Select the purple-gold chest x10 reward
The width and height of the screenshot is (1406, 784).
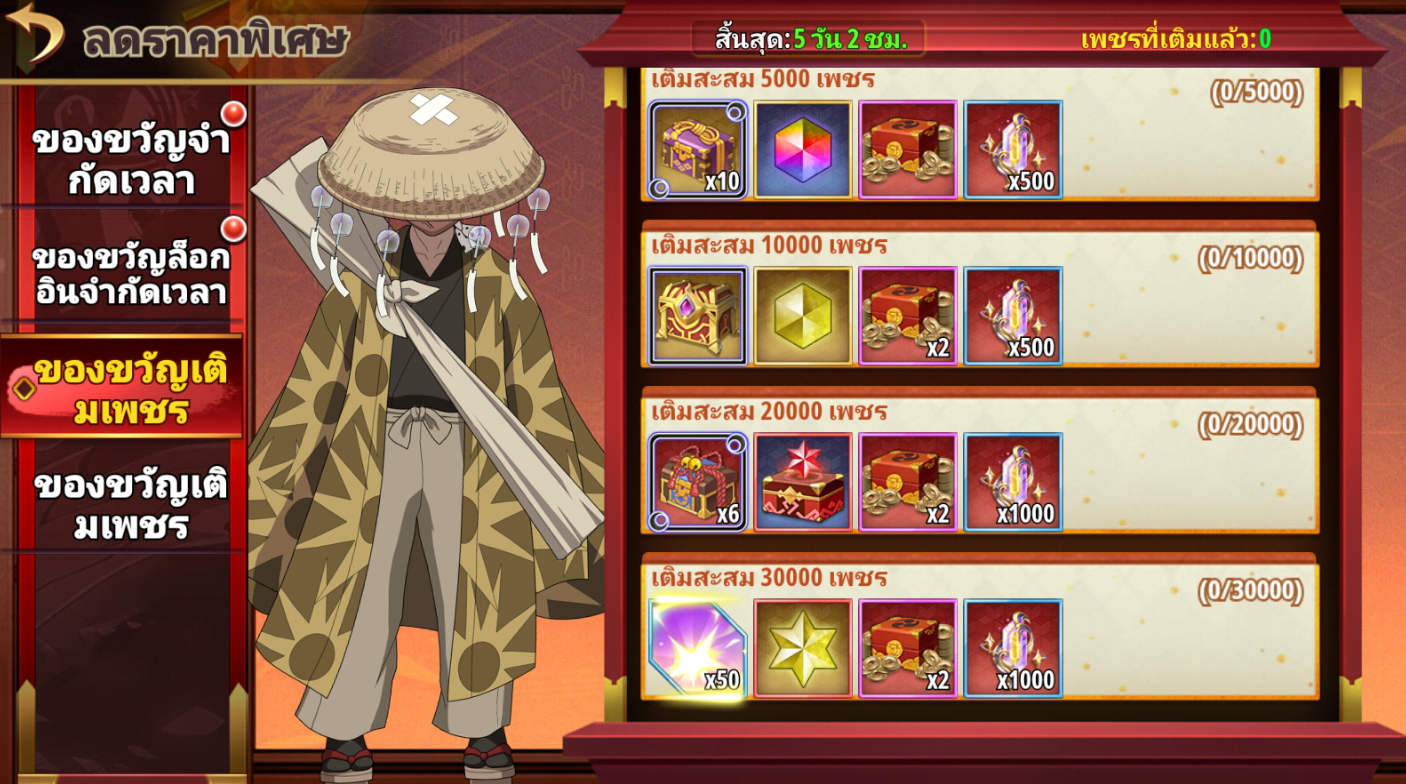click(x=698, y=150)
